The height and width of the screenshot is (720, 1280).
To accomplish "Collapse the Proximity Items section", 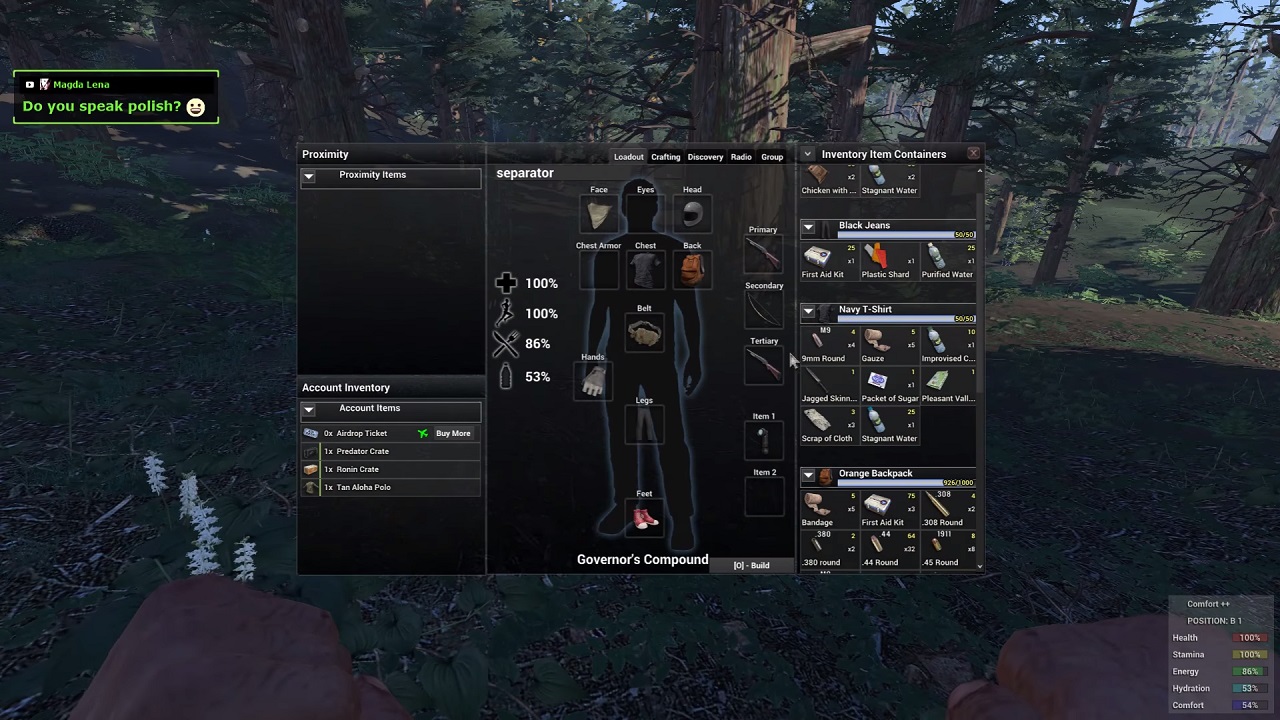I will pyautogui.click(x=309, y=176).
